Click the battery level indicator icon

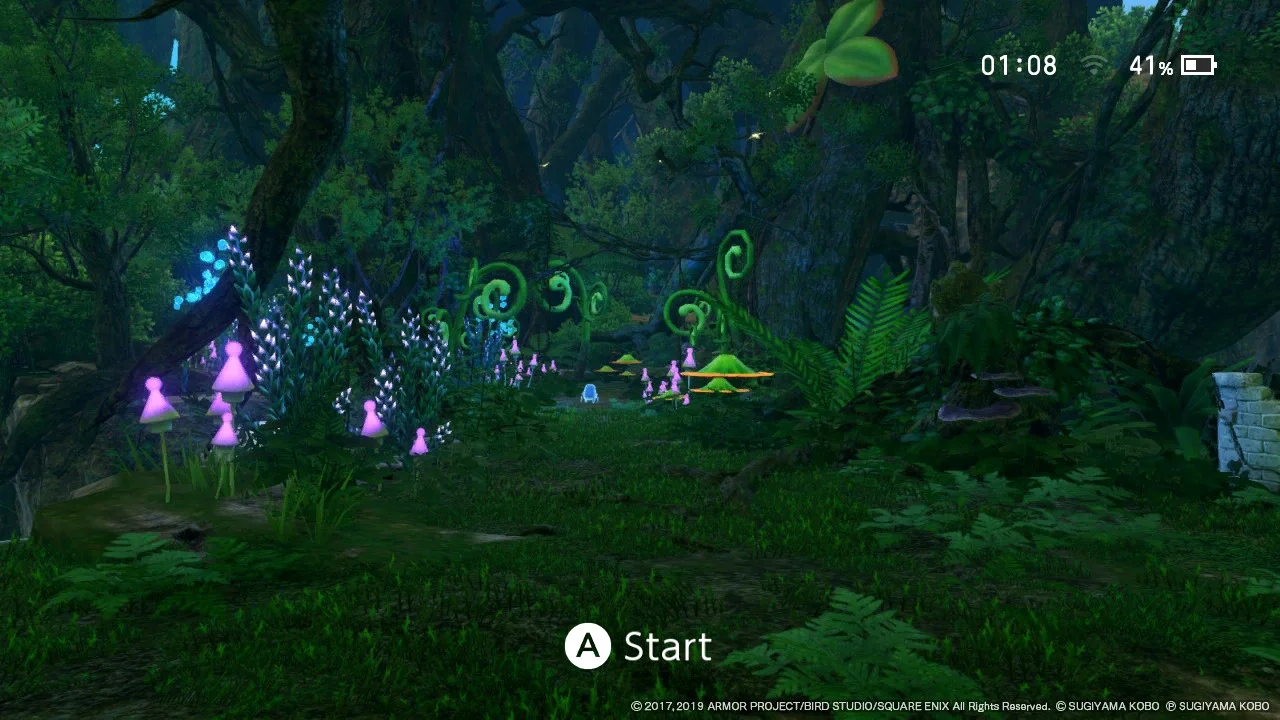point(1196,65)
